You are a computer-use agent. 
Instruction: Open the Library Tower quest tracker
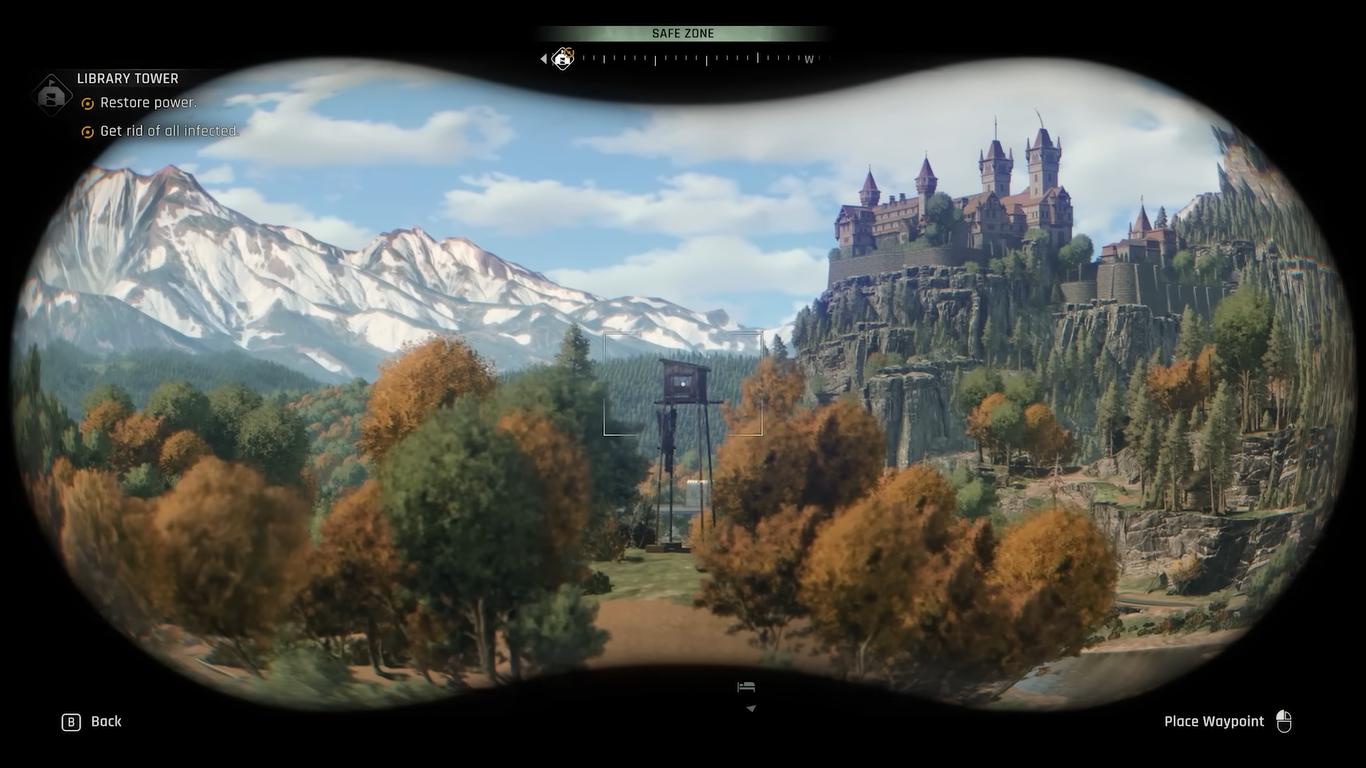(x=127, y=79)
